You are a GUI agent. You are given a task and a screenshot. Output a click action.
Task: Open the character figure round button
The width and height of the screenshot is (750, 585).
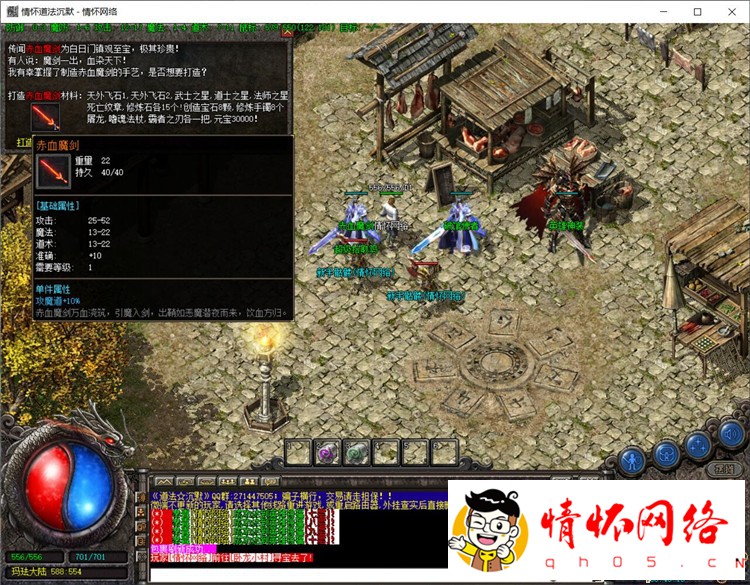632,459
